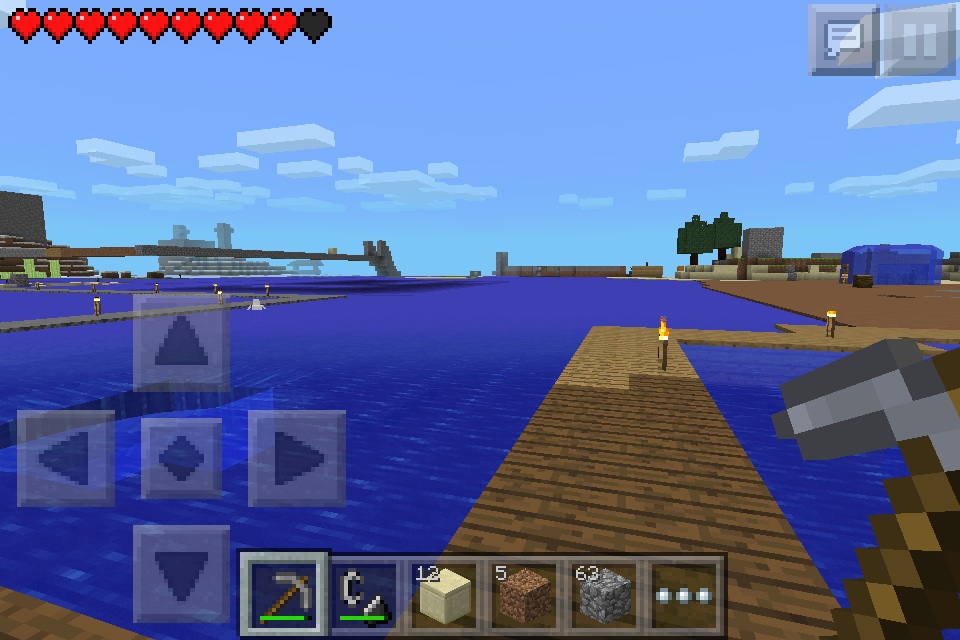960x640 pixels.
Task: Tap the jump diamond button
Action: (181, 458)
